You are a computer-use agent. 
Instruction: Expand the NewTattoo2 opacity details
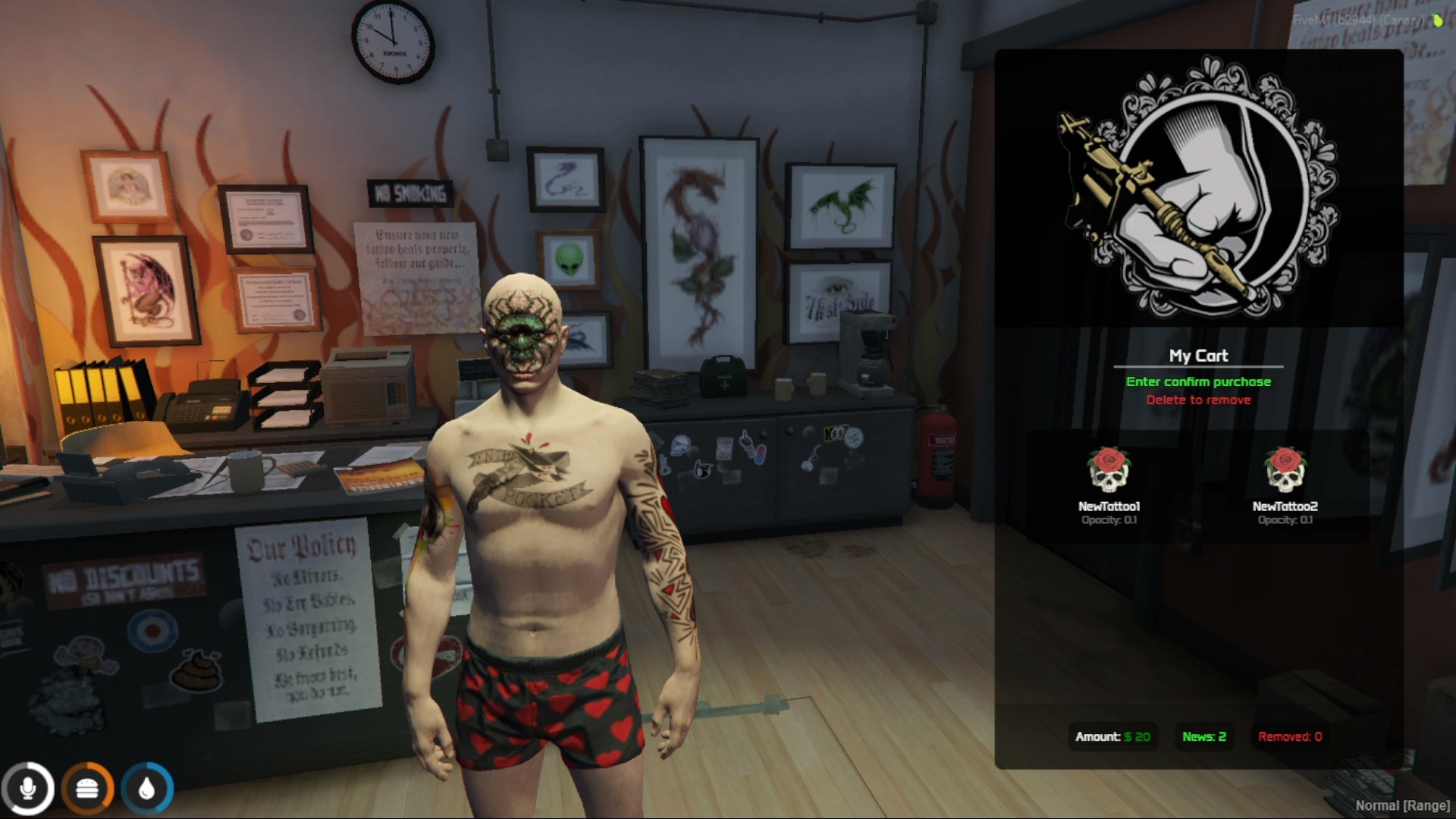(1285, 520)
